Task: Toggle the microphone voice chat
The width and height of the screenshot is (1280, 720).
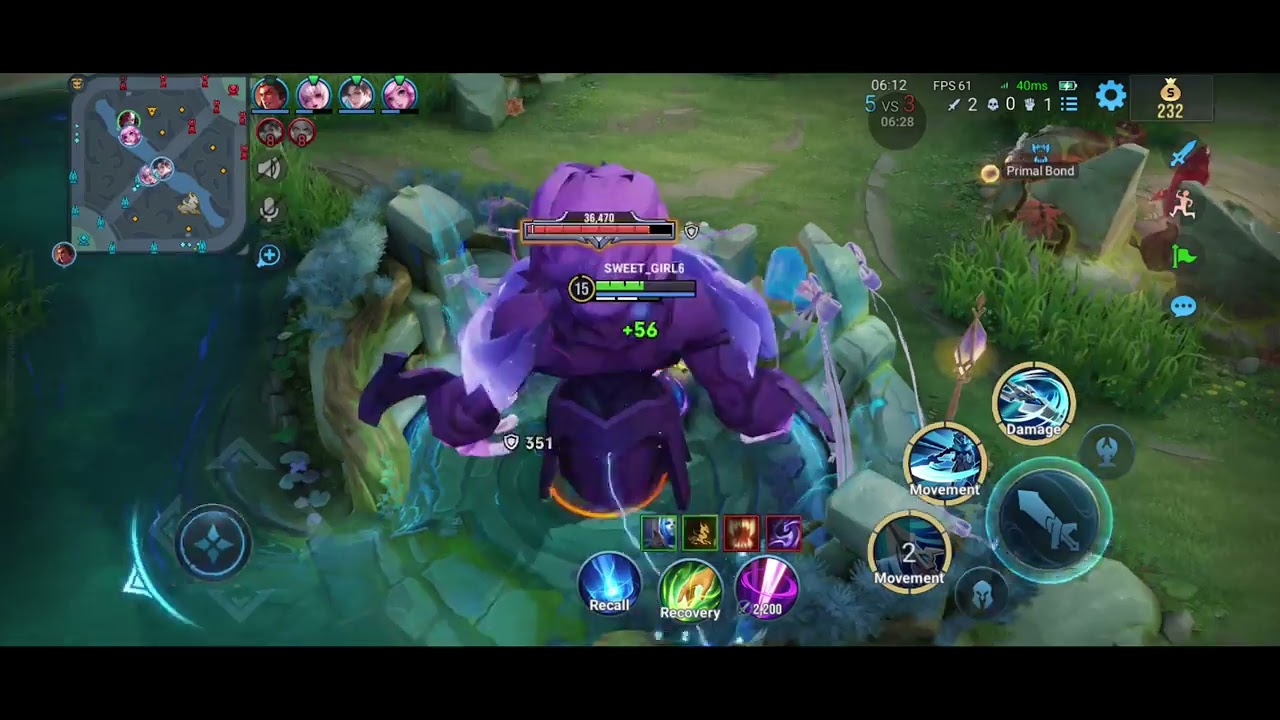Action: (269, 210)
